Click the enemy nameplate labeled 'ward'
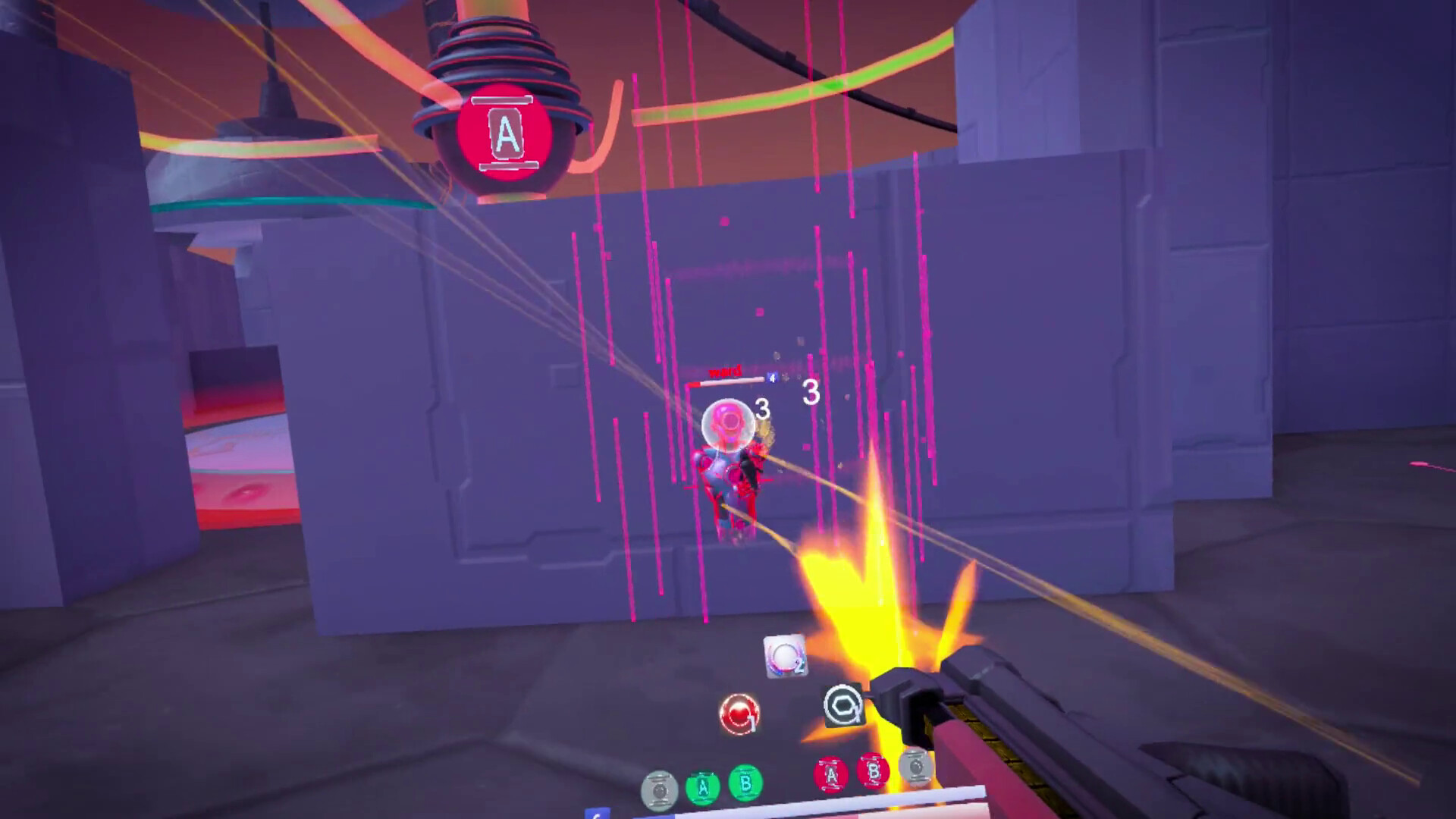Viewport: 1456px width, 819px height. coord(724,372)
